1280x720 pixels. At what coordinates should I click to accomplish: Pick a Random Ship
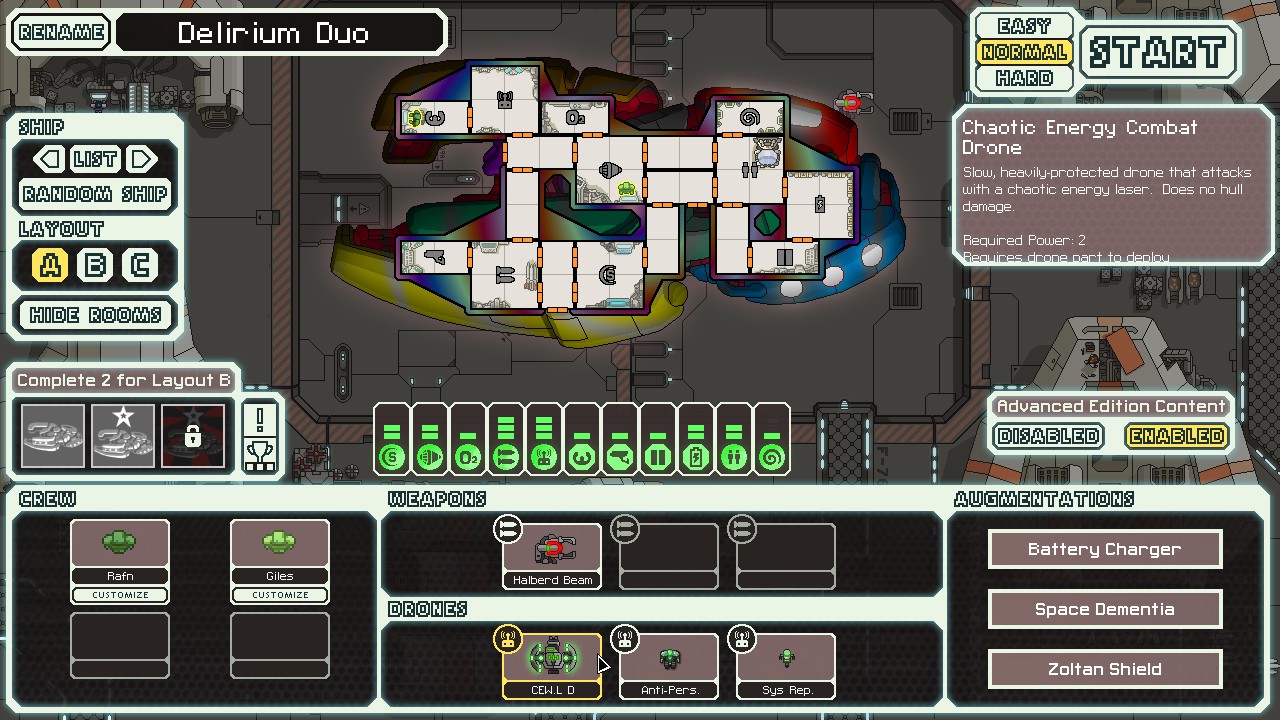(95, 194)
